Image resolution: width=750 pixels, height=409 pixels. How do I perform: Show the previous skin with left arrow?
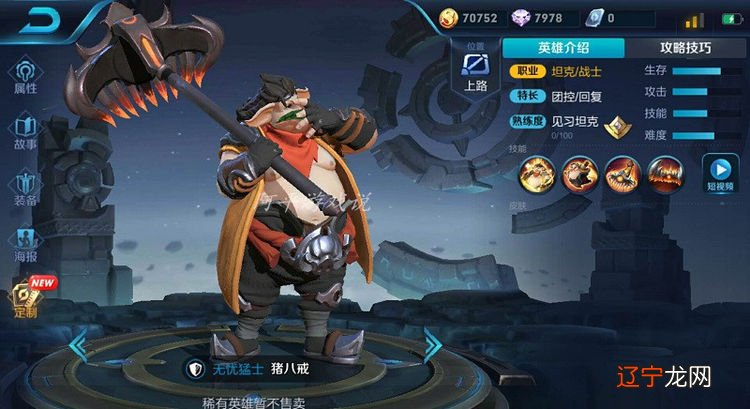point(76,345)
